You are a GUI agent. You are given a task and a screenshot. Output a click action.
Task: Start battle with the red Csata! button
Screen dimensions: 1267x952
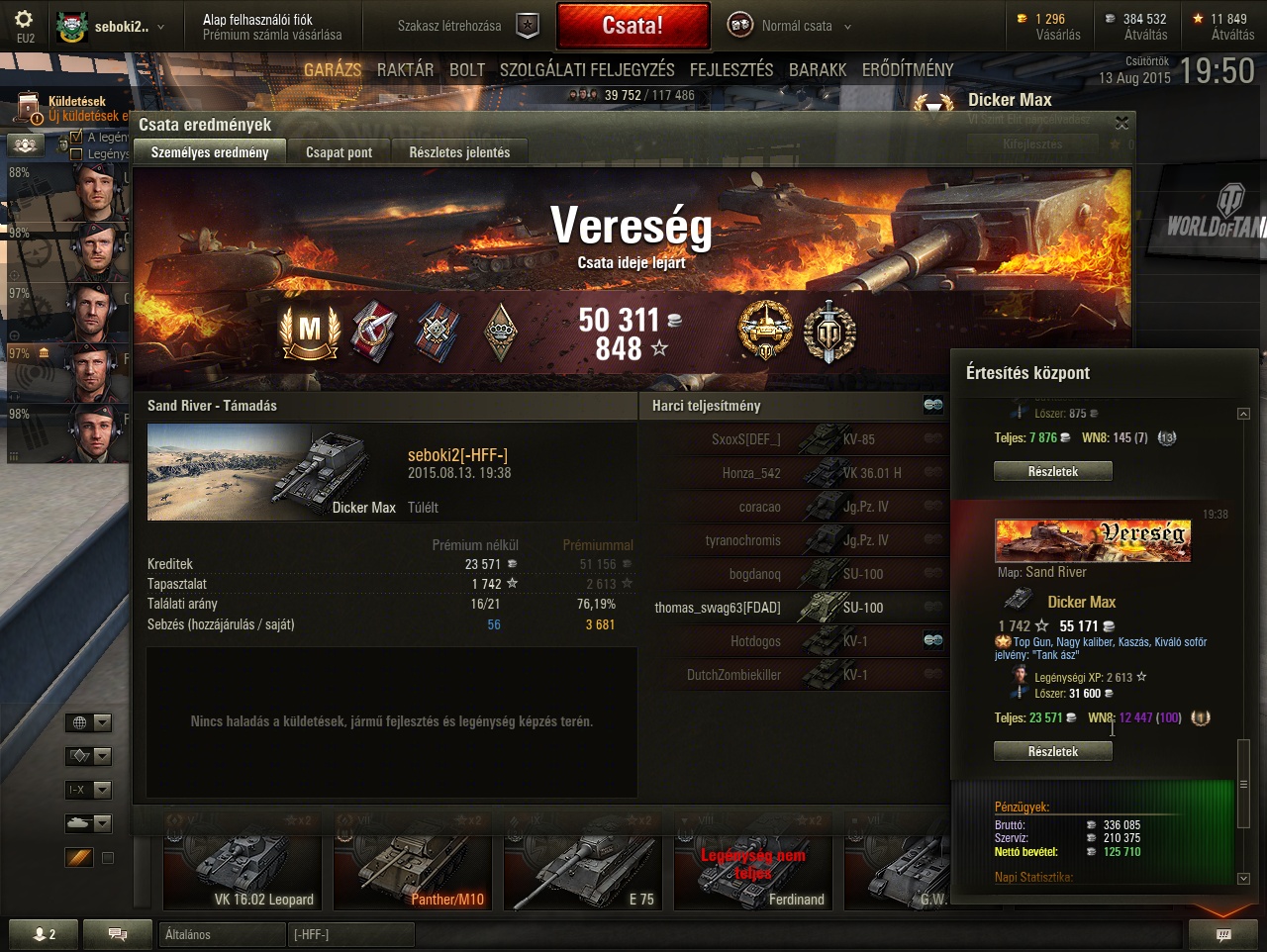633,26
